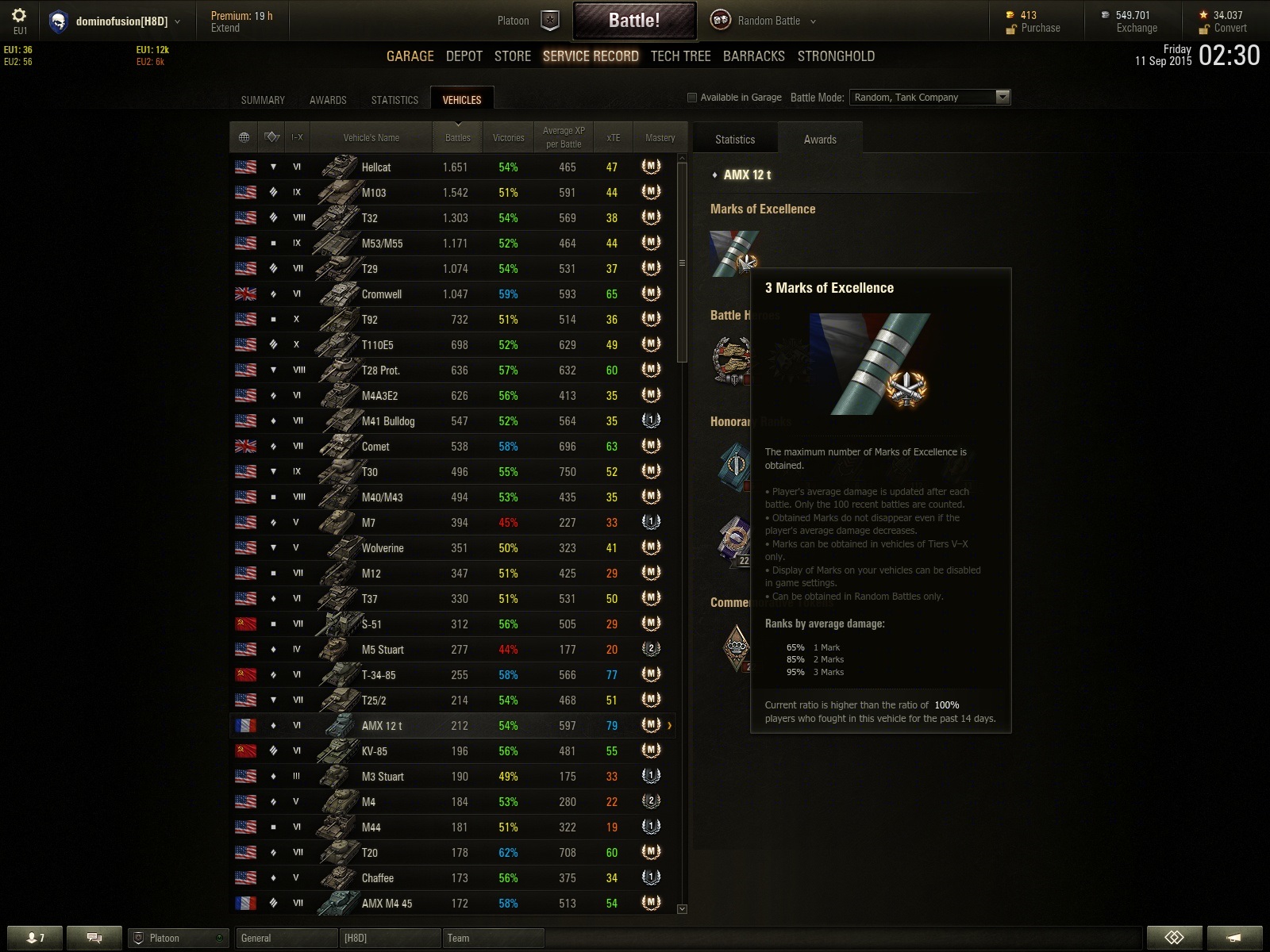Start the match with the Battle! button

click(633, 21)
